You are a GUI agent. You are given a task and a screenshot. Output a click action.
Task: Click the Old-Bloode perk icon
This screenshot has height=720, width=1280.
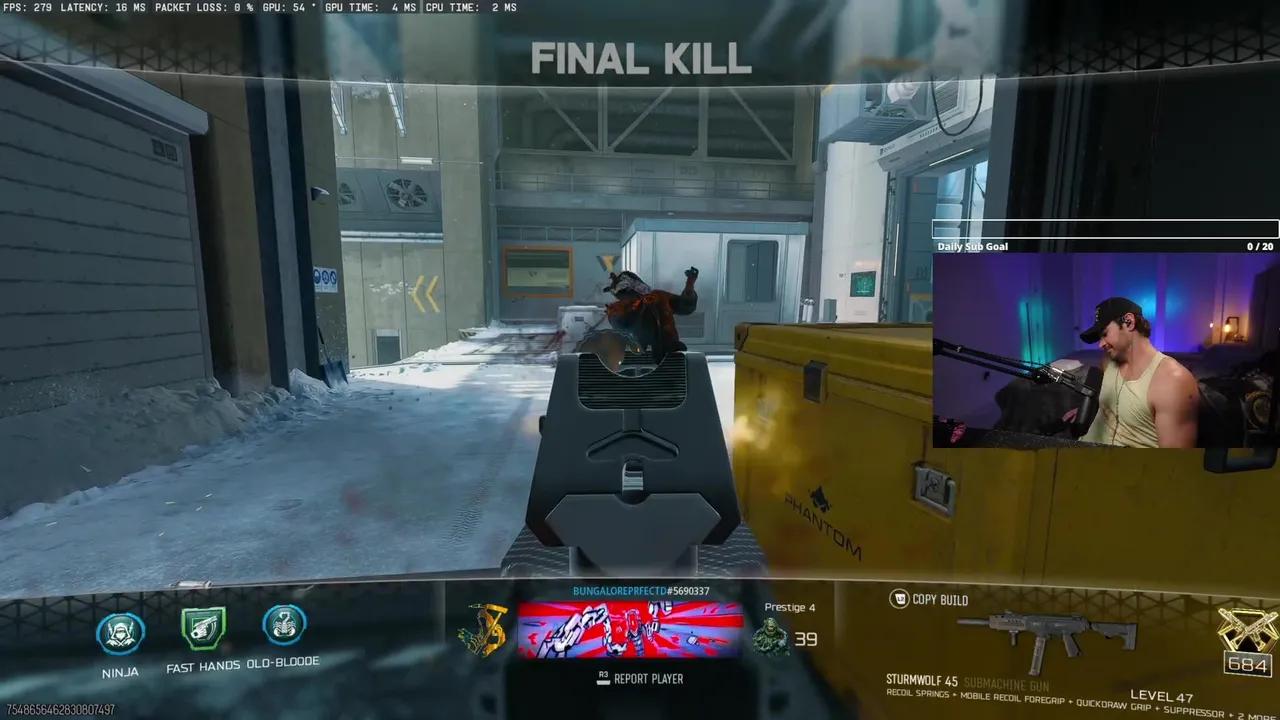point(285,628)
